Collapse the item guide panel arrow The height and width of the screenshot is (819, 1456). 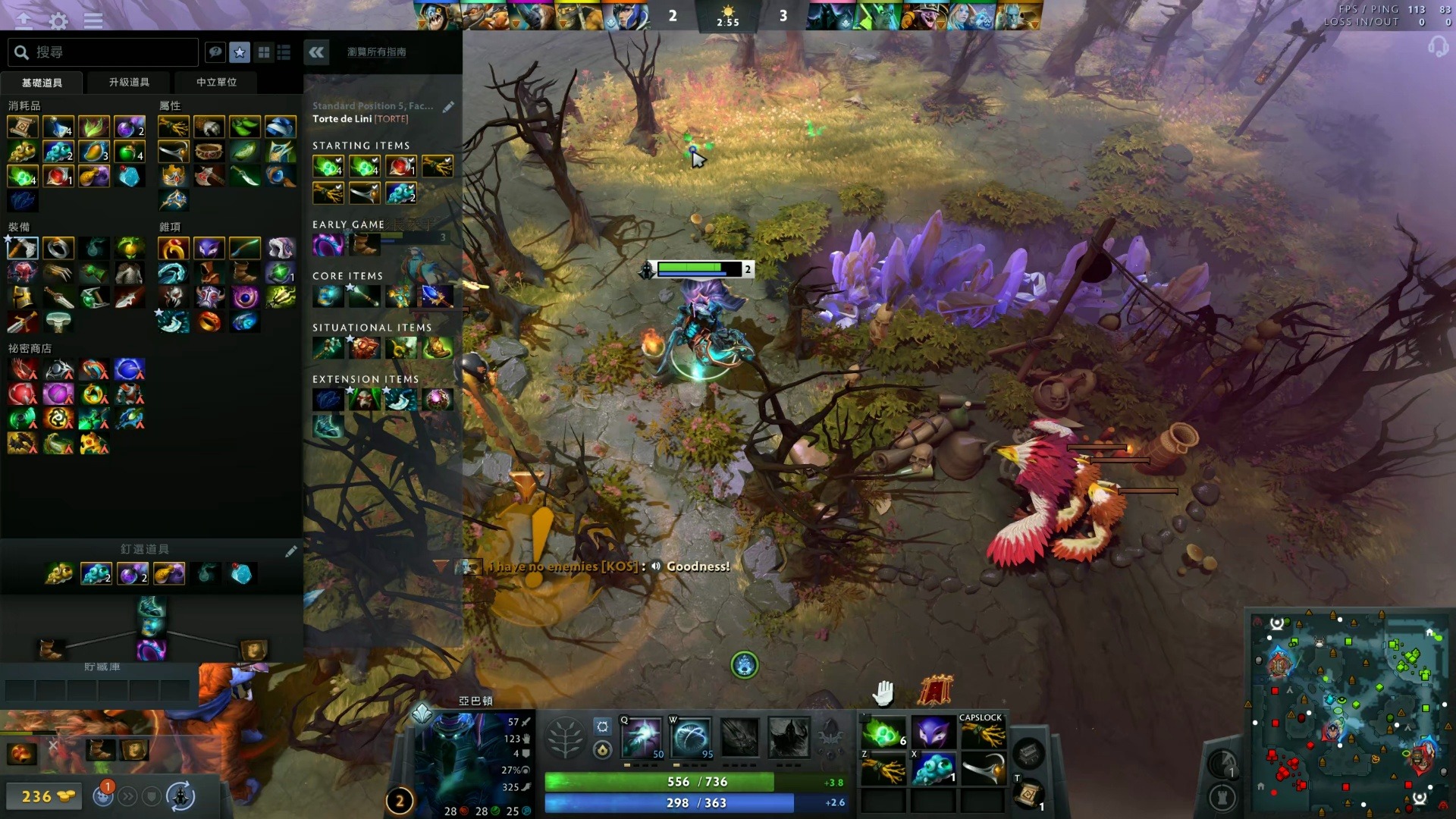pos(316,52)
